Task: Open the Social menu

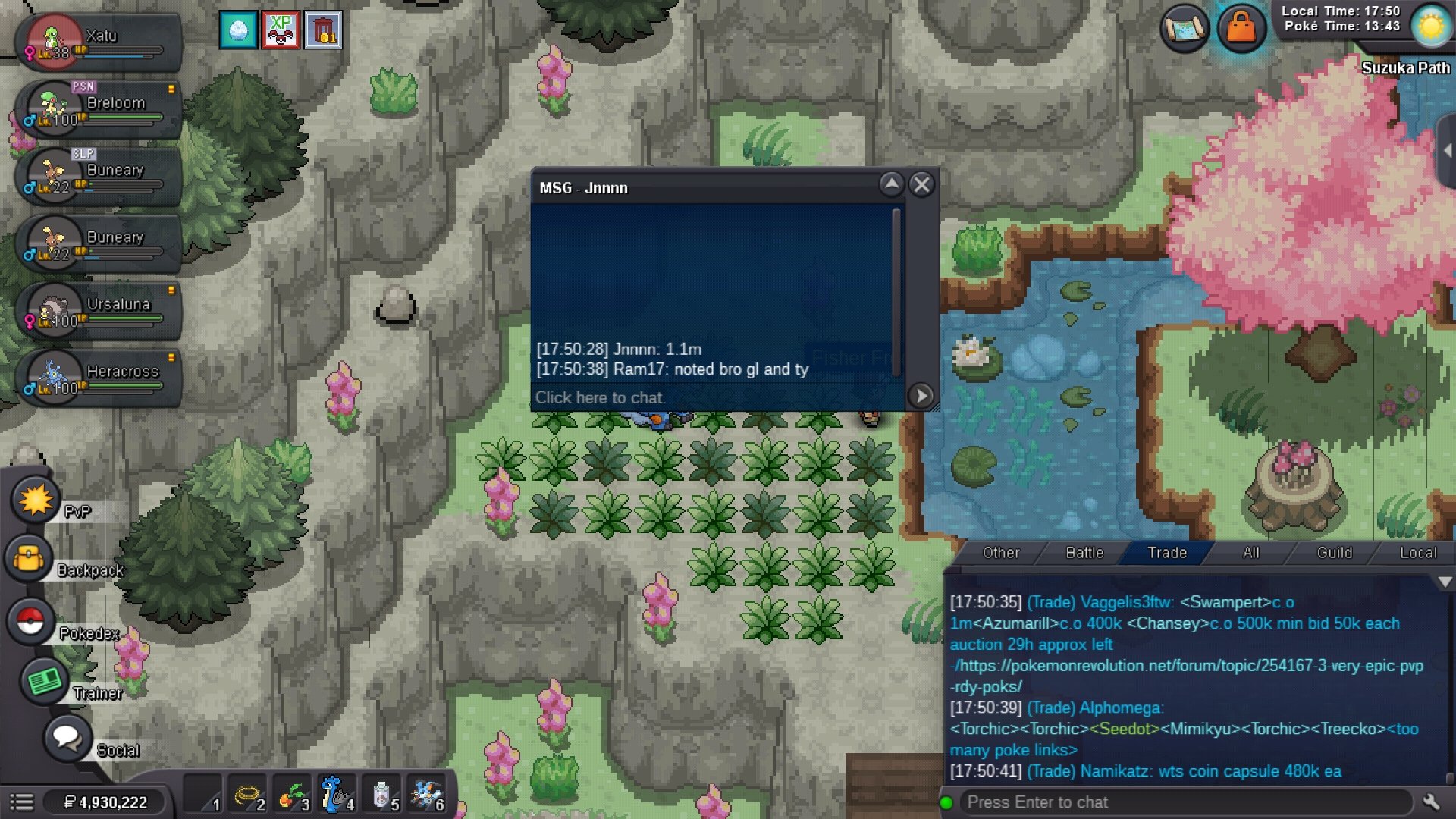Action: 67,737
